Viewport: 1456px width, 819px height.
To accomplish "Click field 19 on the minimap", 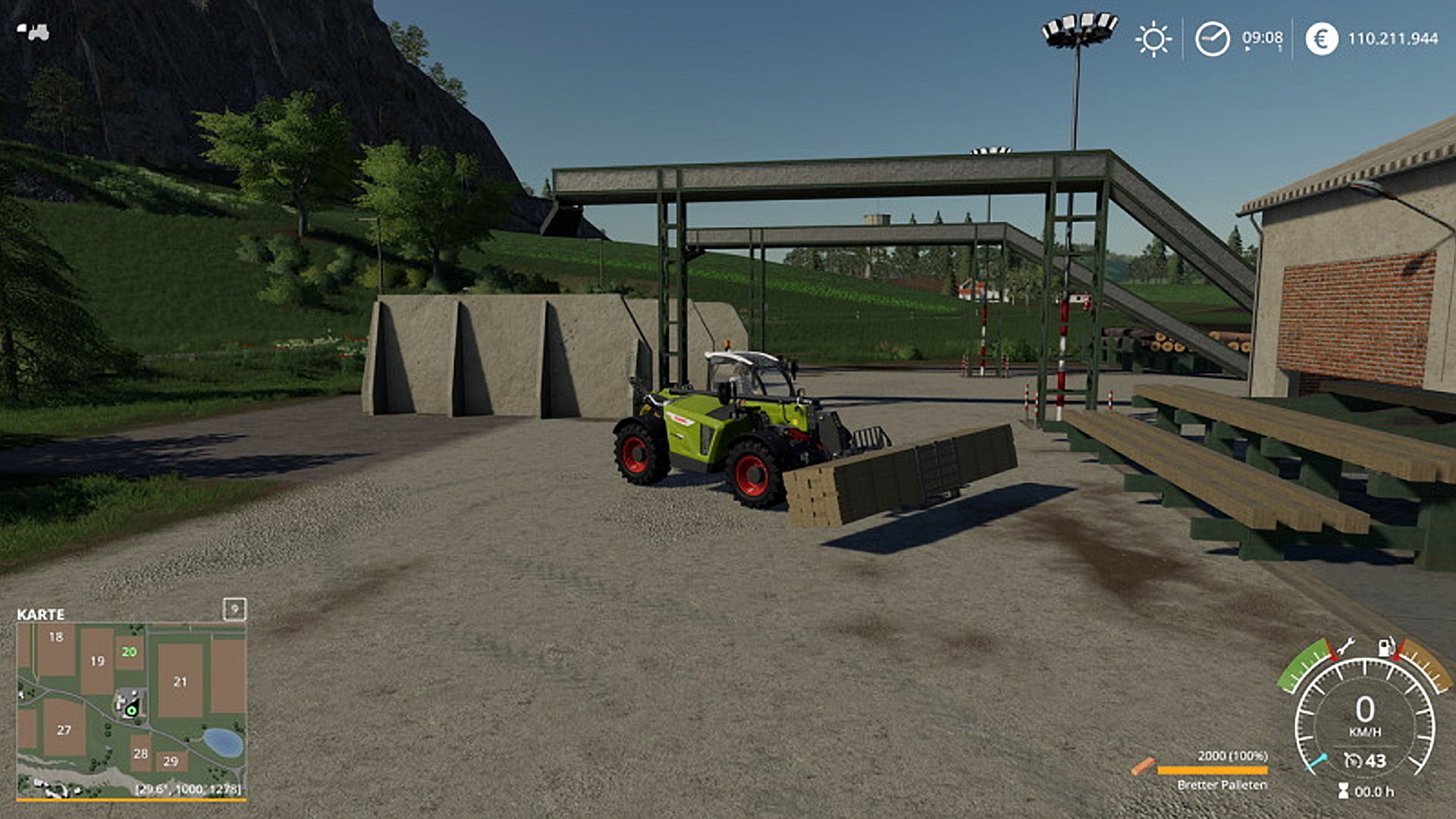I will (x=97, y=661).
